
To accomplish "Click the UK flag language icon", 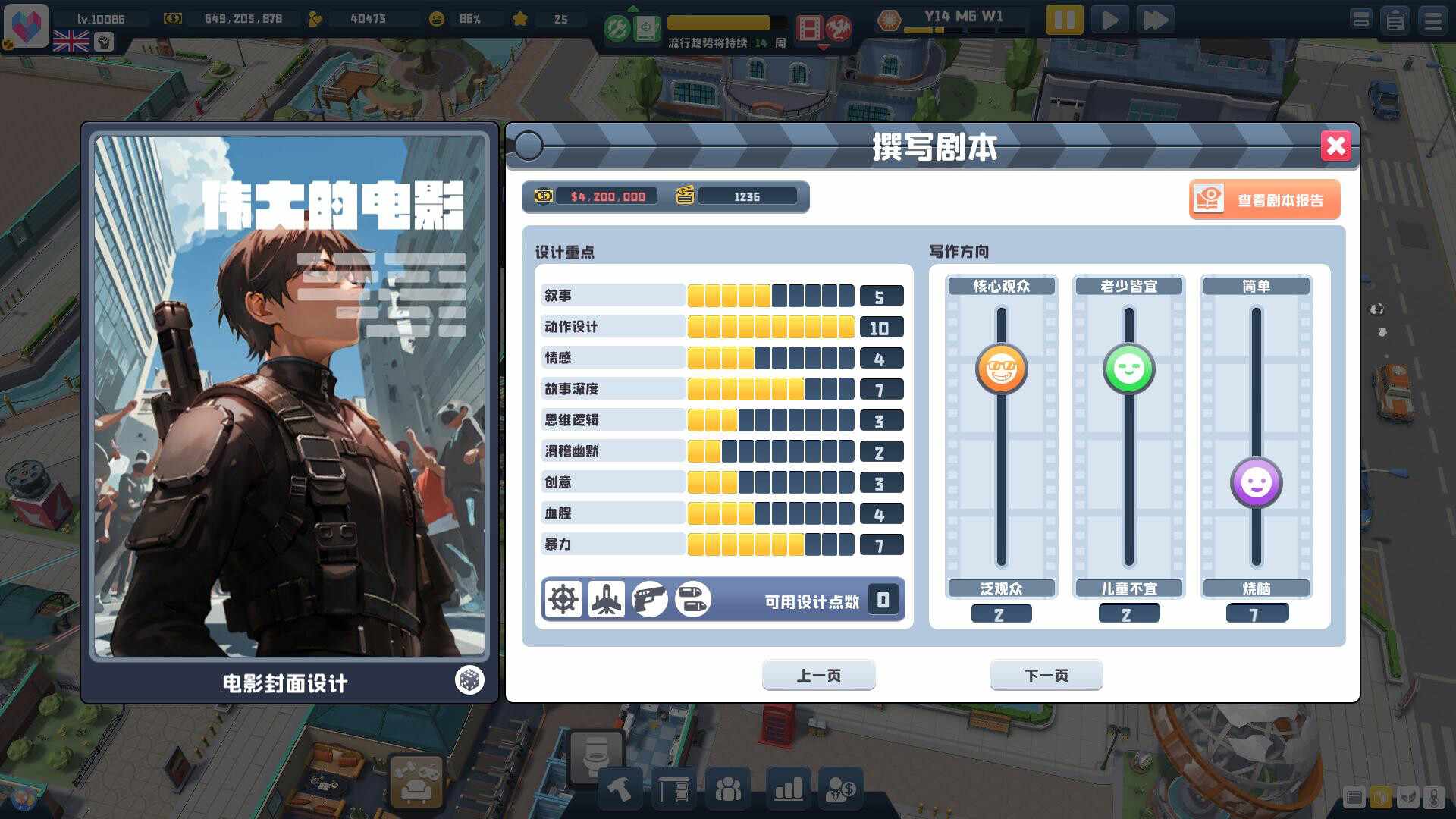I will coord(71,37).
